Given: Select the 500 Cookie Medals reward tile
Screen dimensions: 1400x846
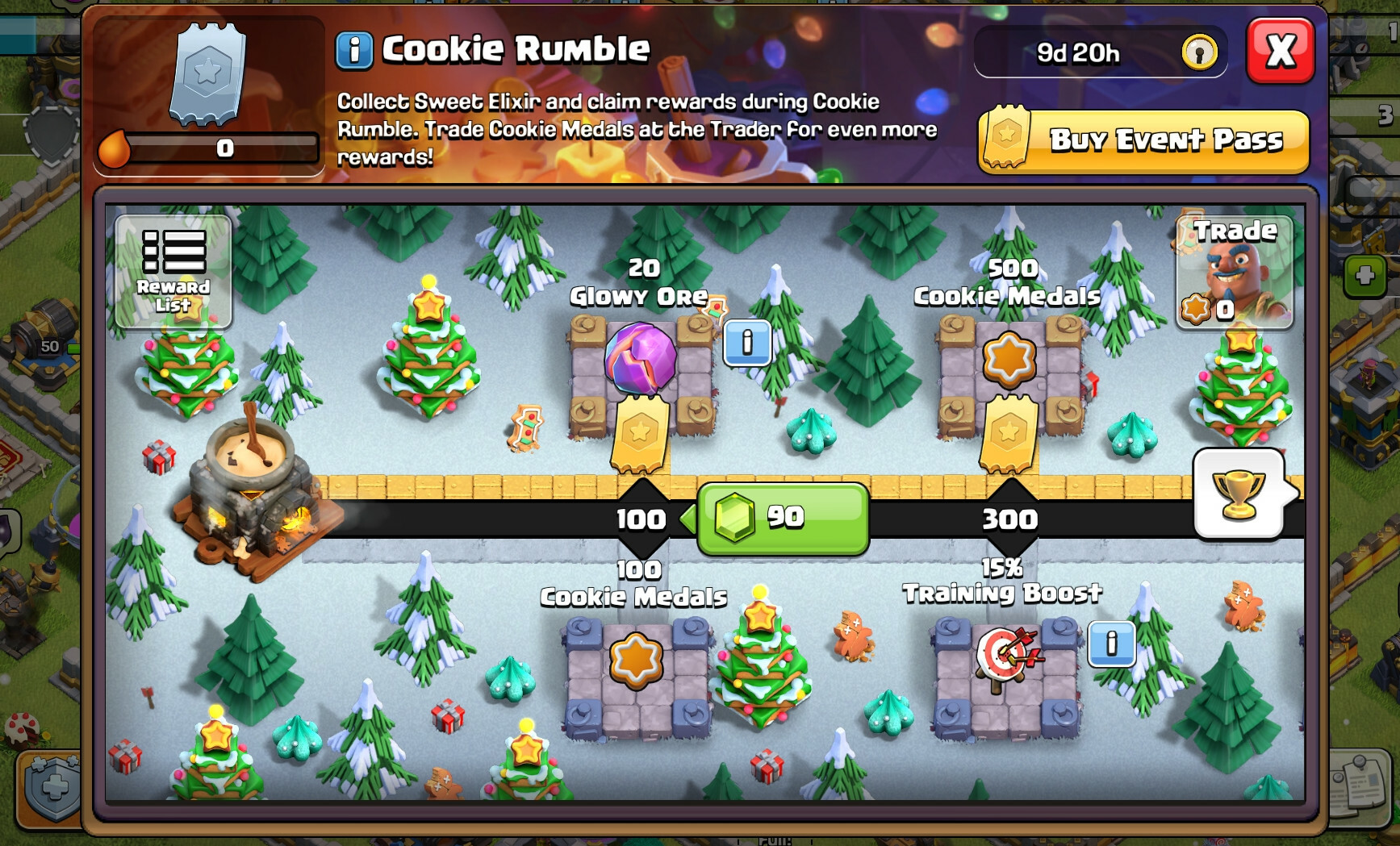Looking at the screenshot, I should point(1010,359).
